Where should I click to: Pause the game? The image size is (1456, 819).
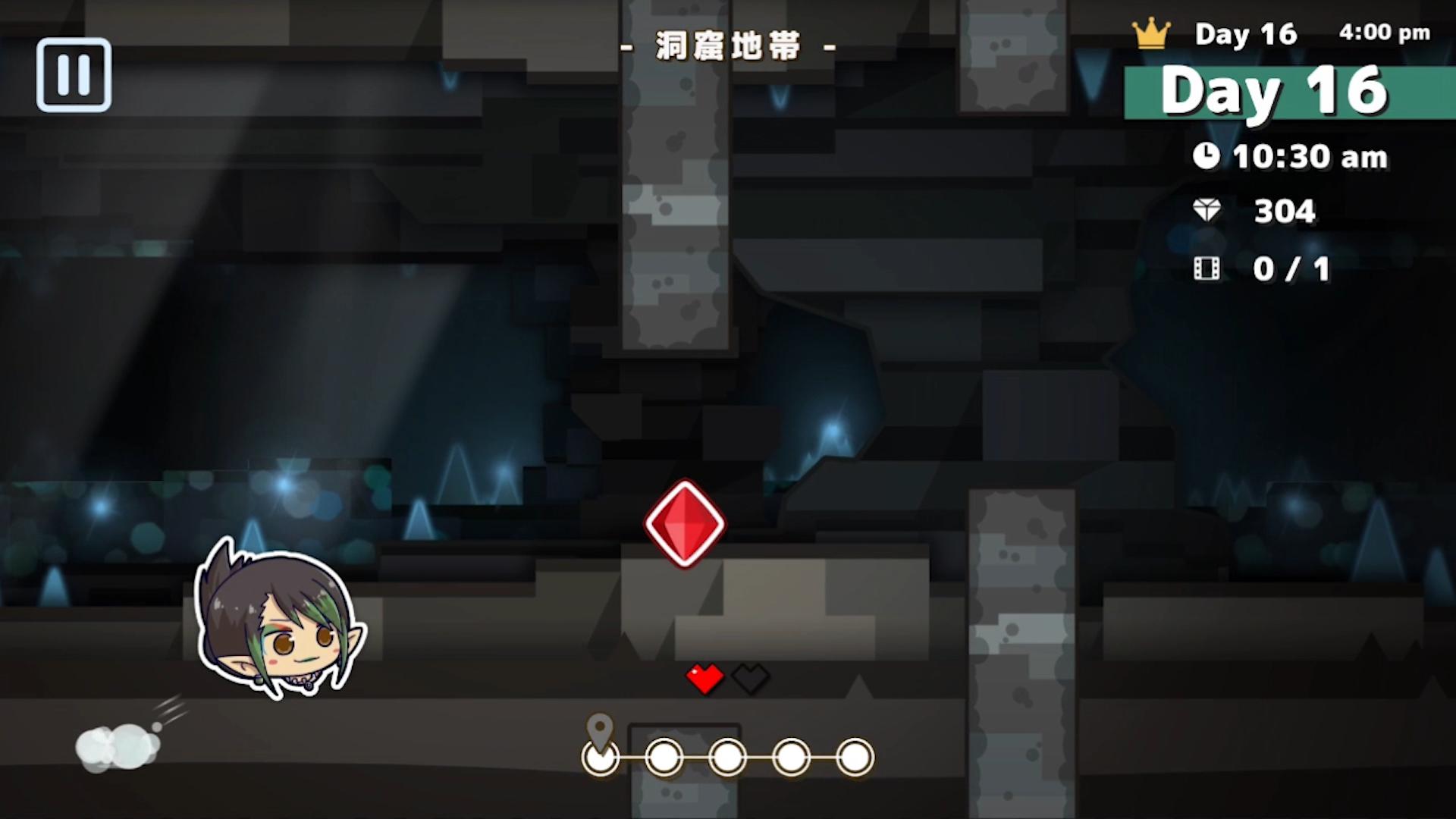pos(74,74)
